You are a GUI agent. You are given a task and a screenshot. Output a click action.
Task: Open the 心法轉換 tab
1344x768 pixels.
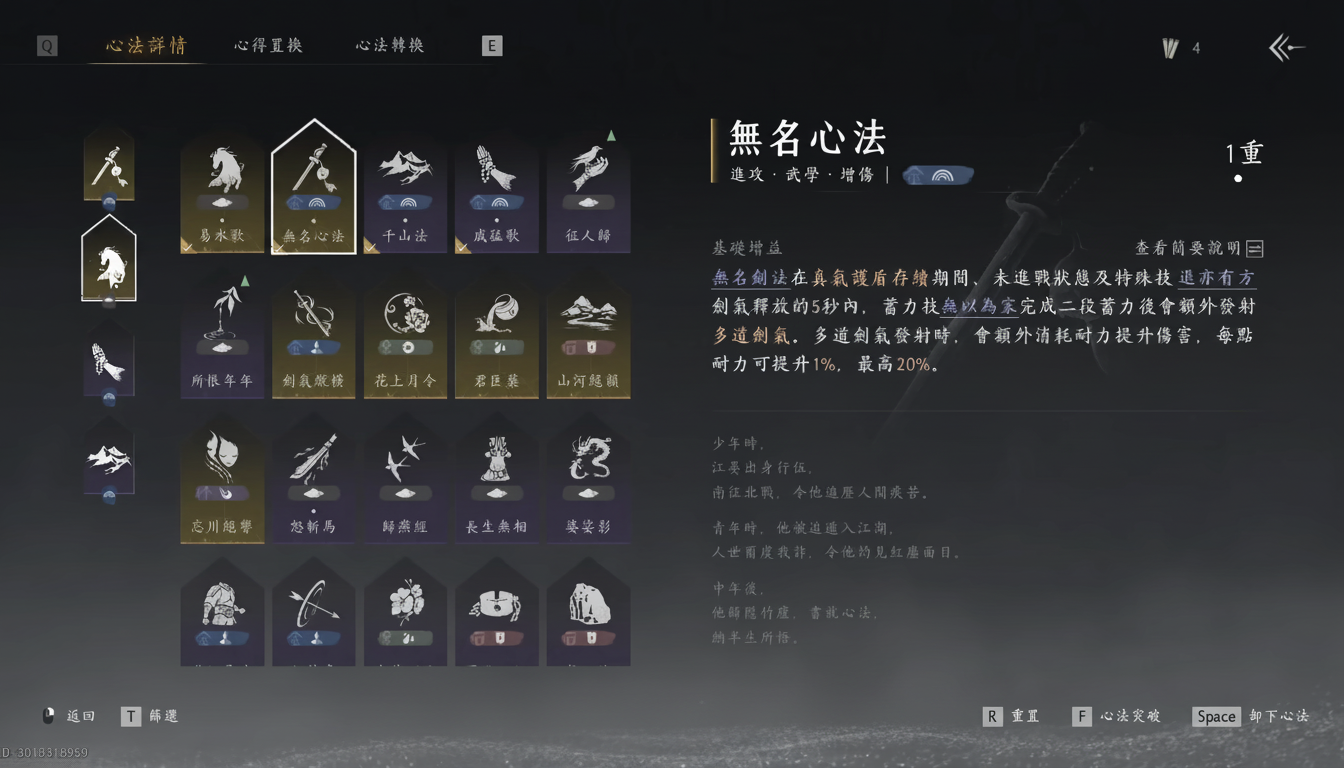[390, 46]
